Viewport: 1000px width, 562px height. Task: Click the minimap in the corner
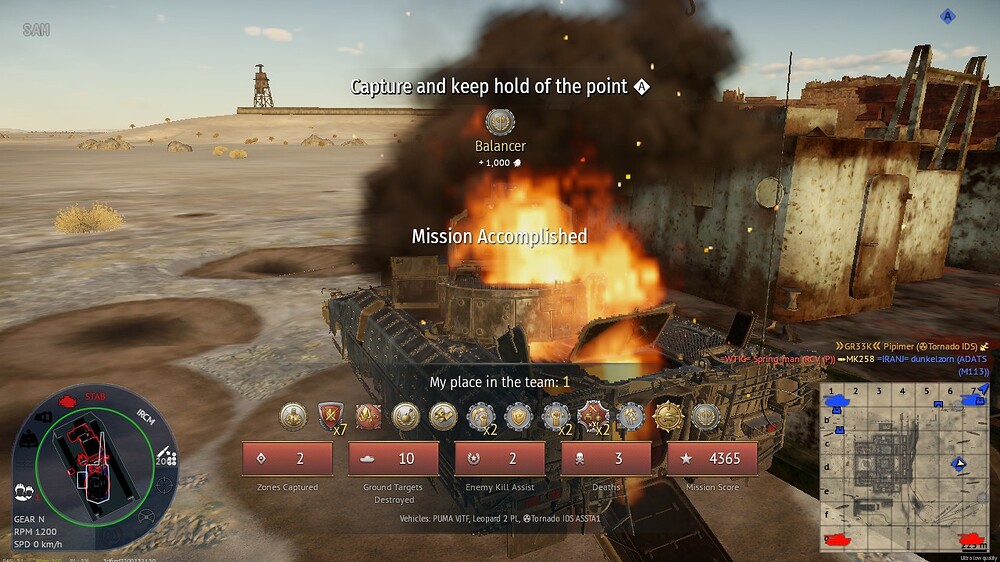904,466
